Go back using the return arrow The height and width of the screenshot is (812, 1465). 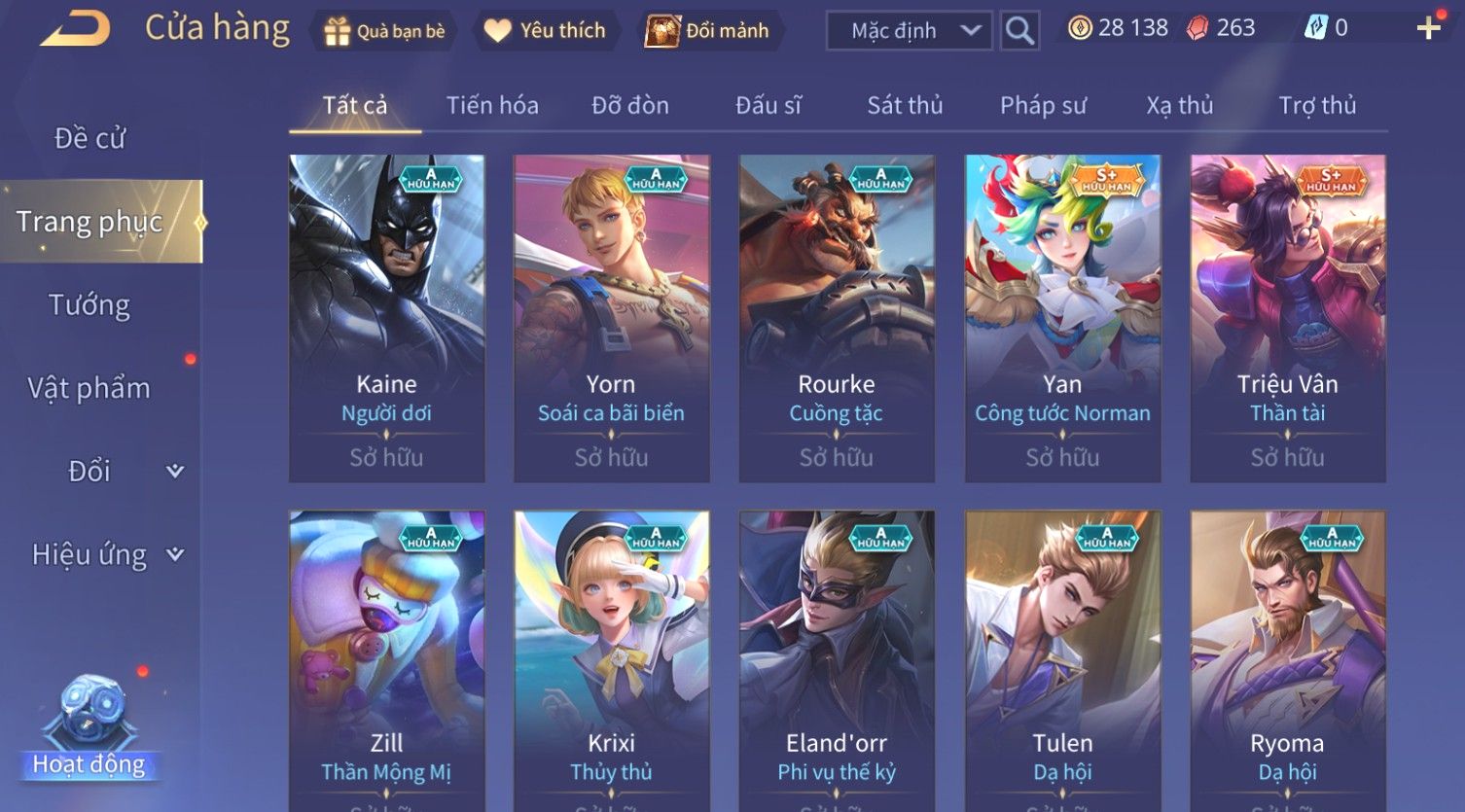click(74, 29)
